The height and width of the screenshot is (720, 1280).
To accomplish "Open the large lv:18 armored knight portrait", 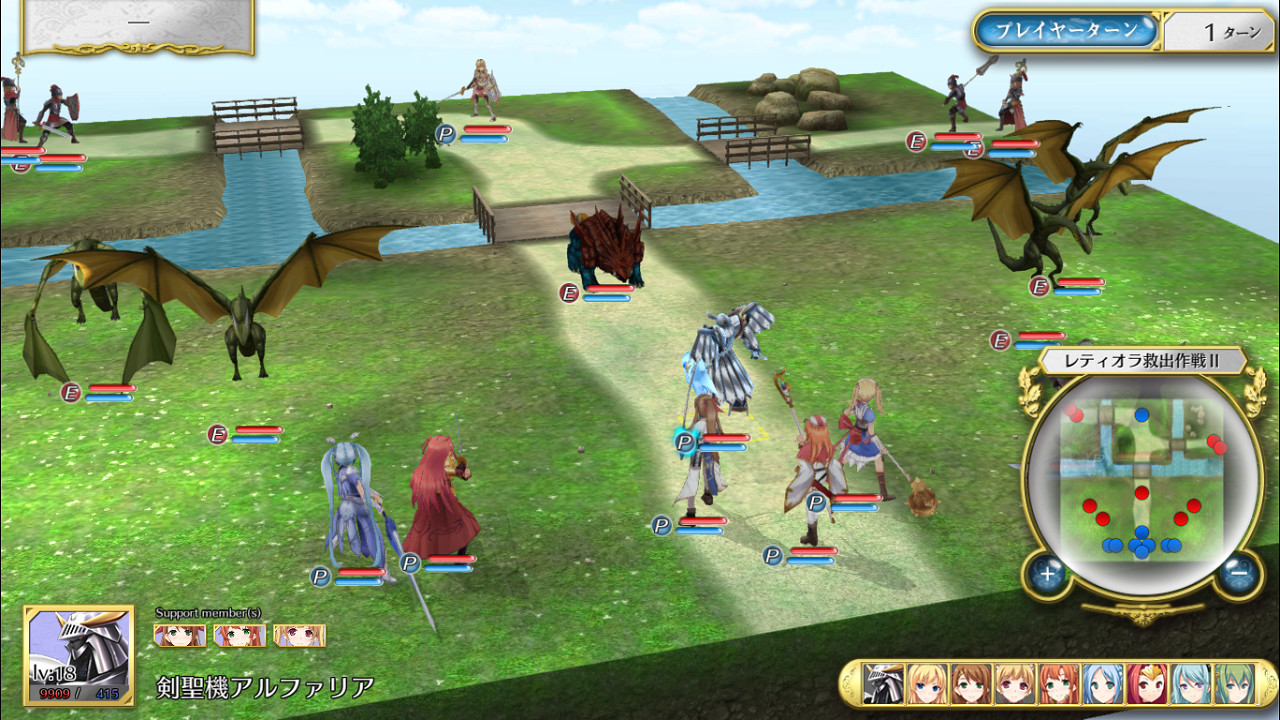I will click(x=79, y=655).
